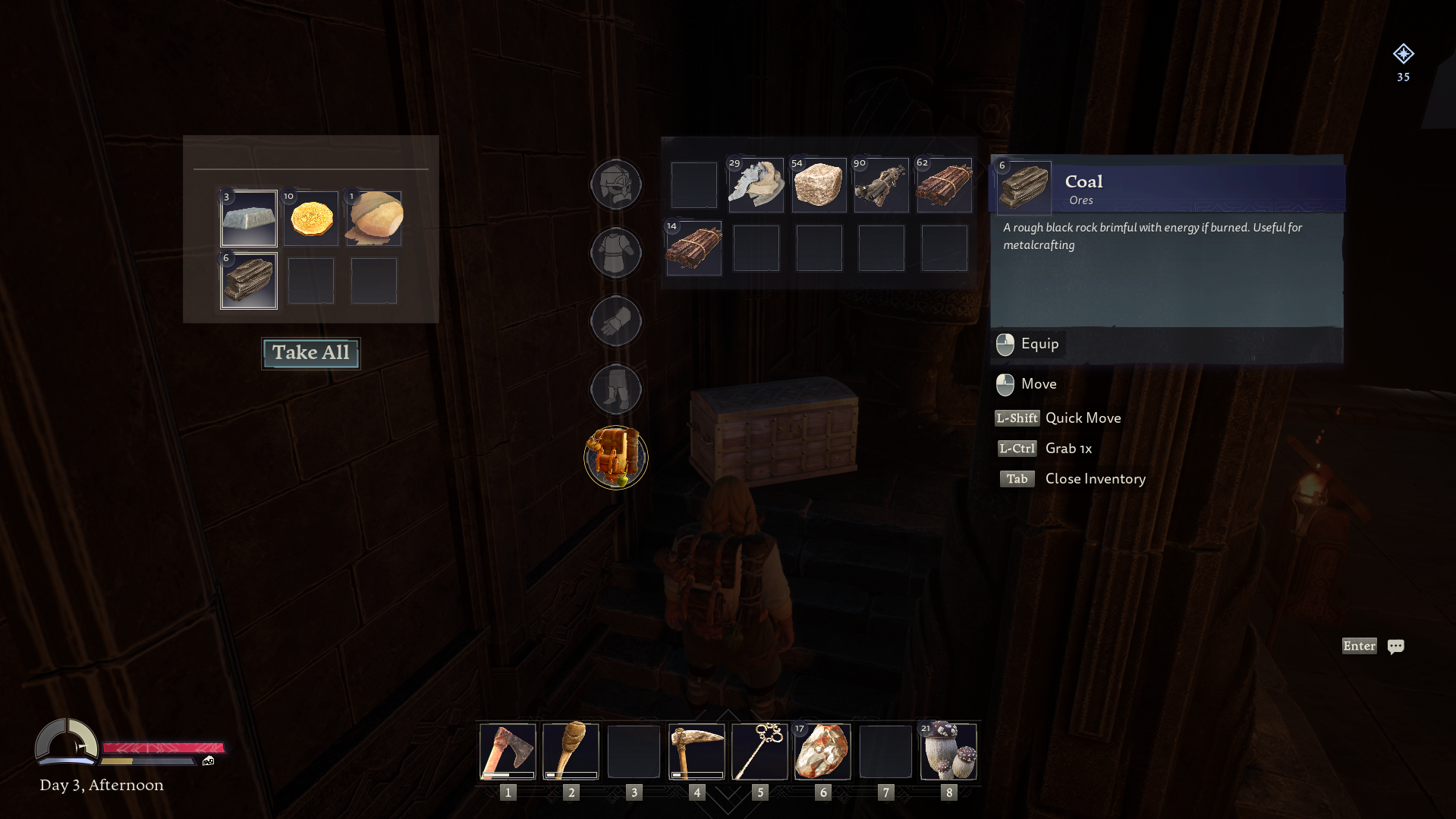Select the golden key in hotbar slot 5

pyautogui.click(x=759, y=752)
